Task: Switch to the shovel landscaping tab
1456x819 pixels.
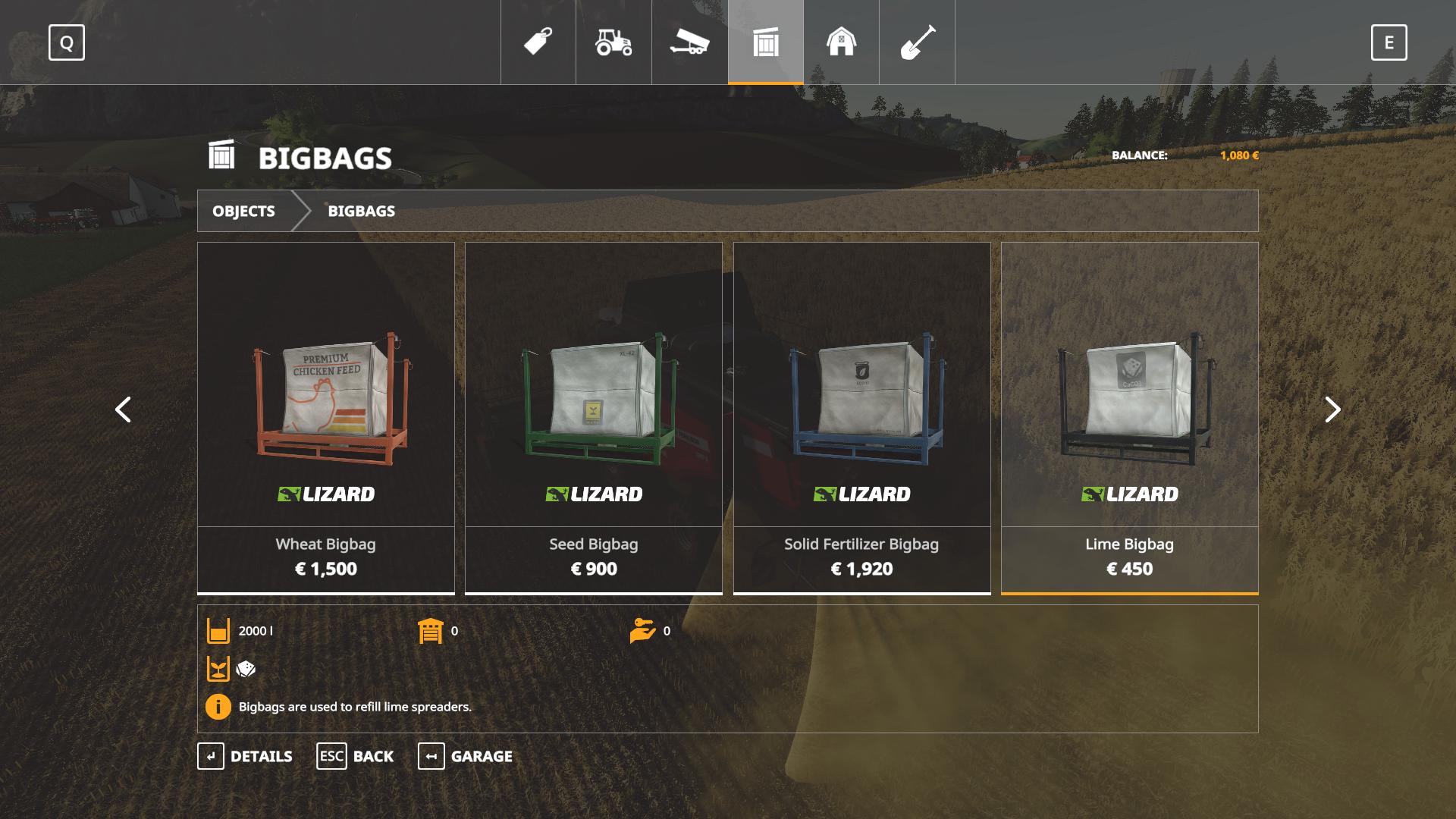Action: tap(917, 42)
